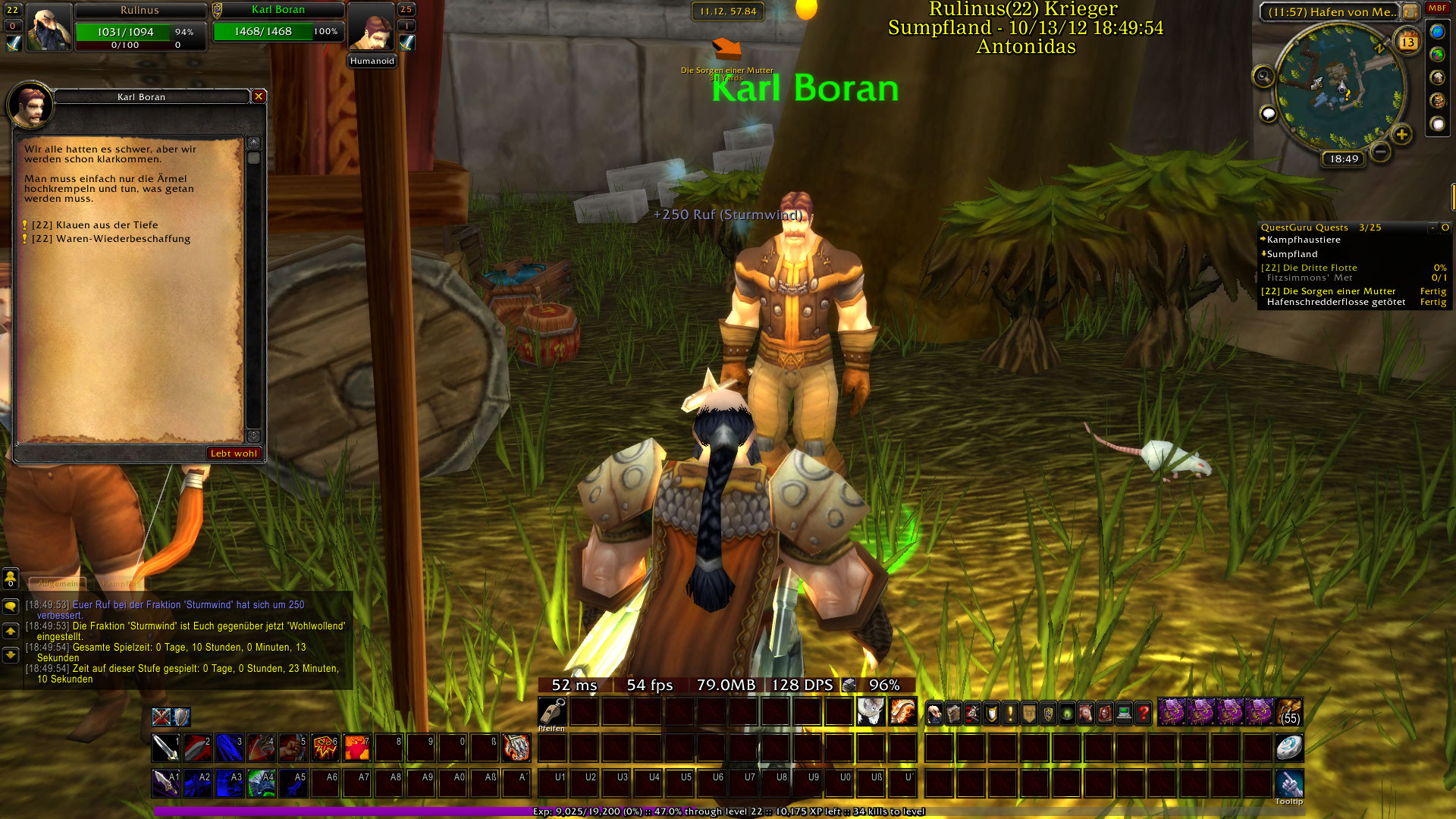Open the Allgemein chat tab
The width and height of the screenshot is (1456, 819).
[x=58, y=583]
